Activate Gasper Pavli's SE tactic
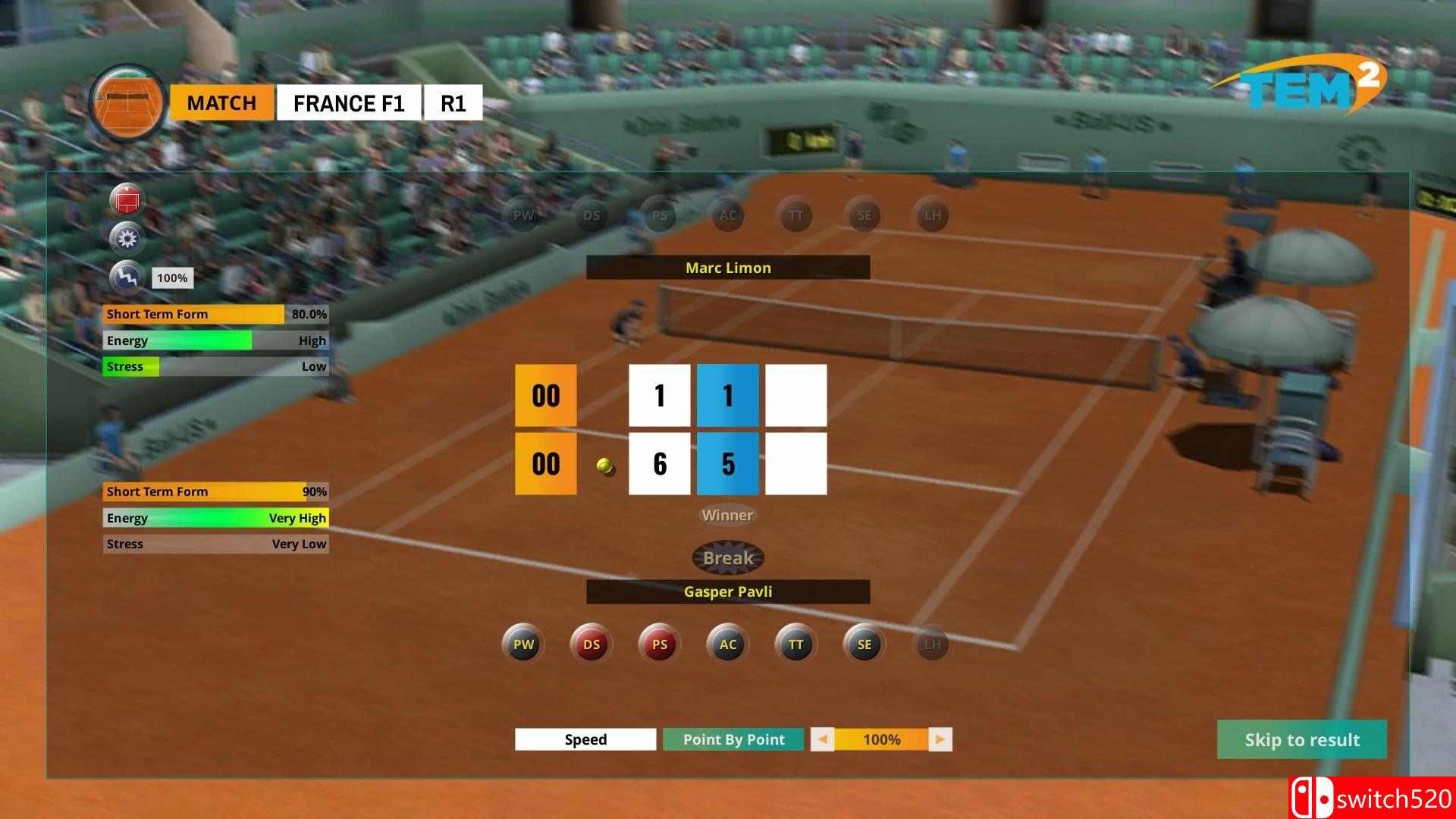1456x819 pixels. pyautogui.click(x=864, y=645)
